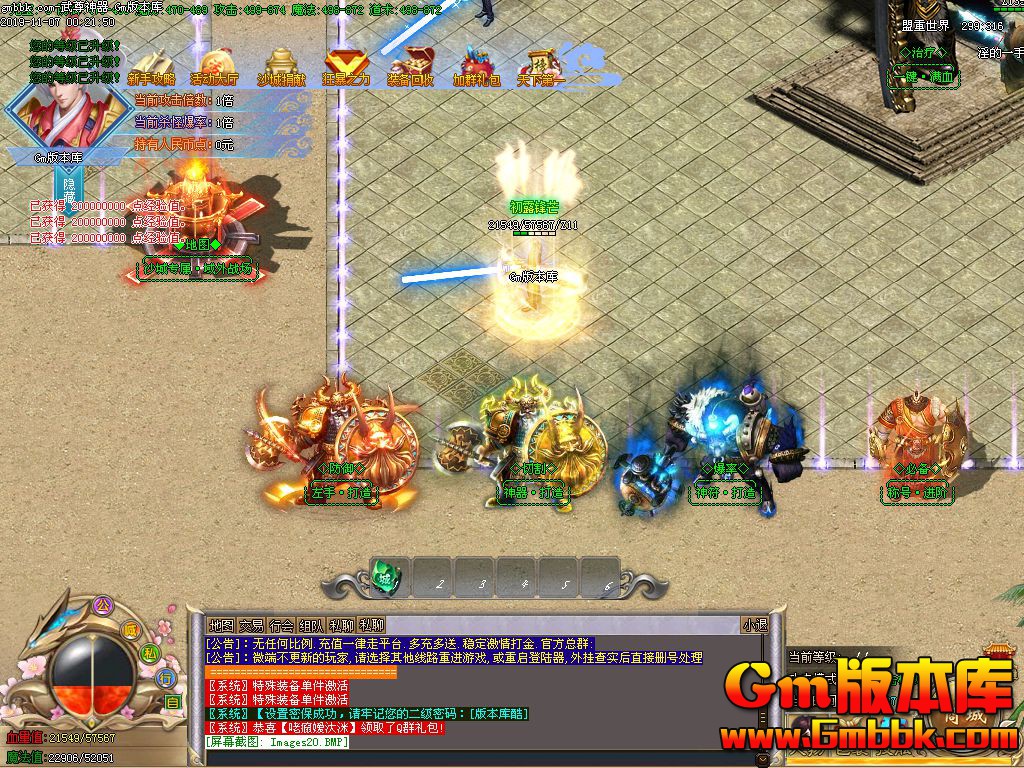
Task: Switch to the 交易 chat tab
Action: (251, 625)
